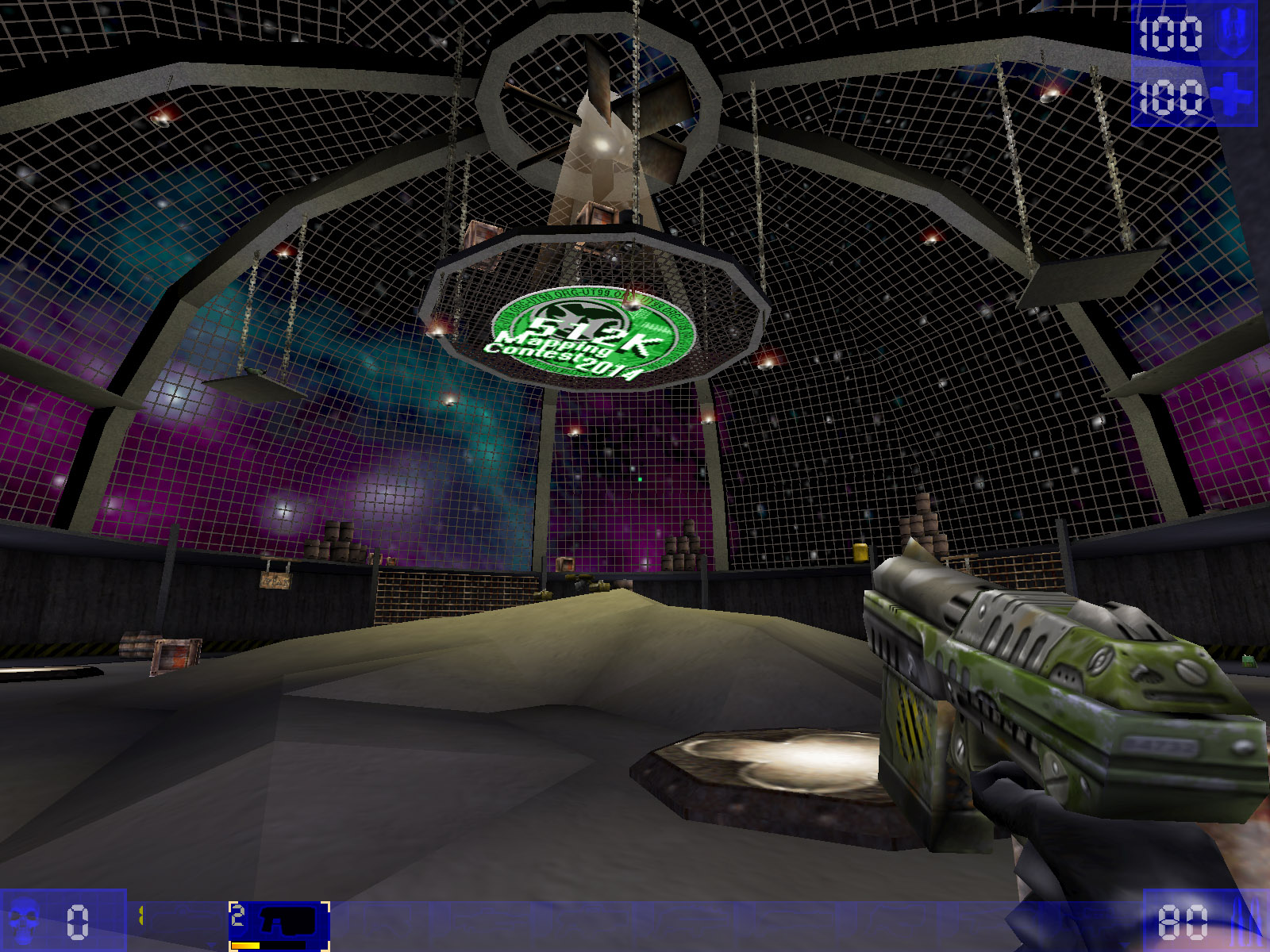Open the hatch at the dome's apex

(x=605, y=103)
